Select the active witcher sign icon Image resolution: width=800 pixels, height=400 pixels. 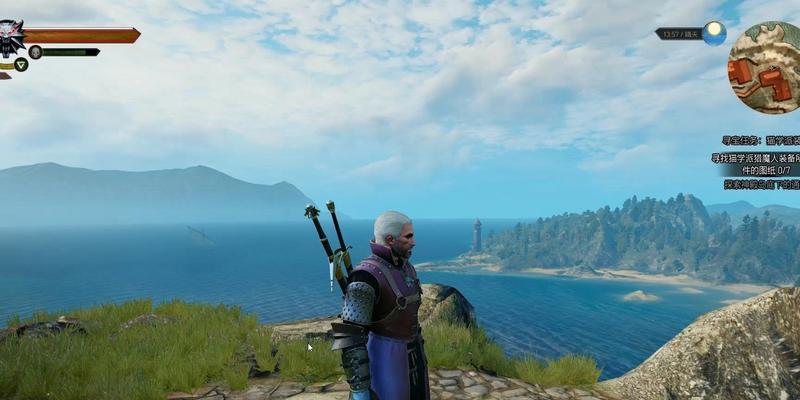click(x=21, y=65)
